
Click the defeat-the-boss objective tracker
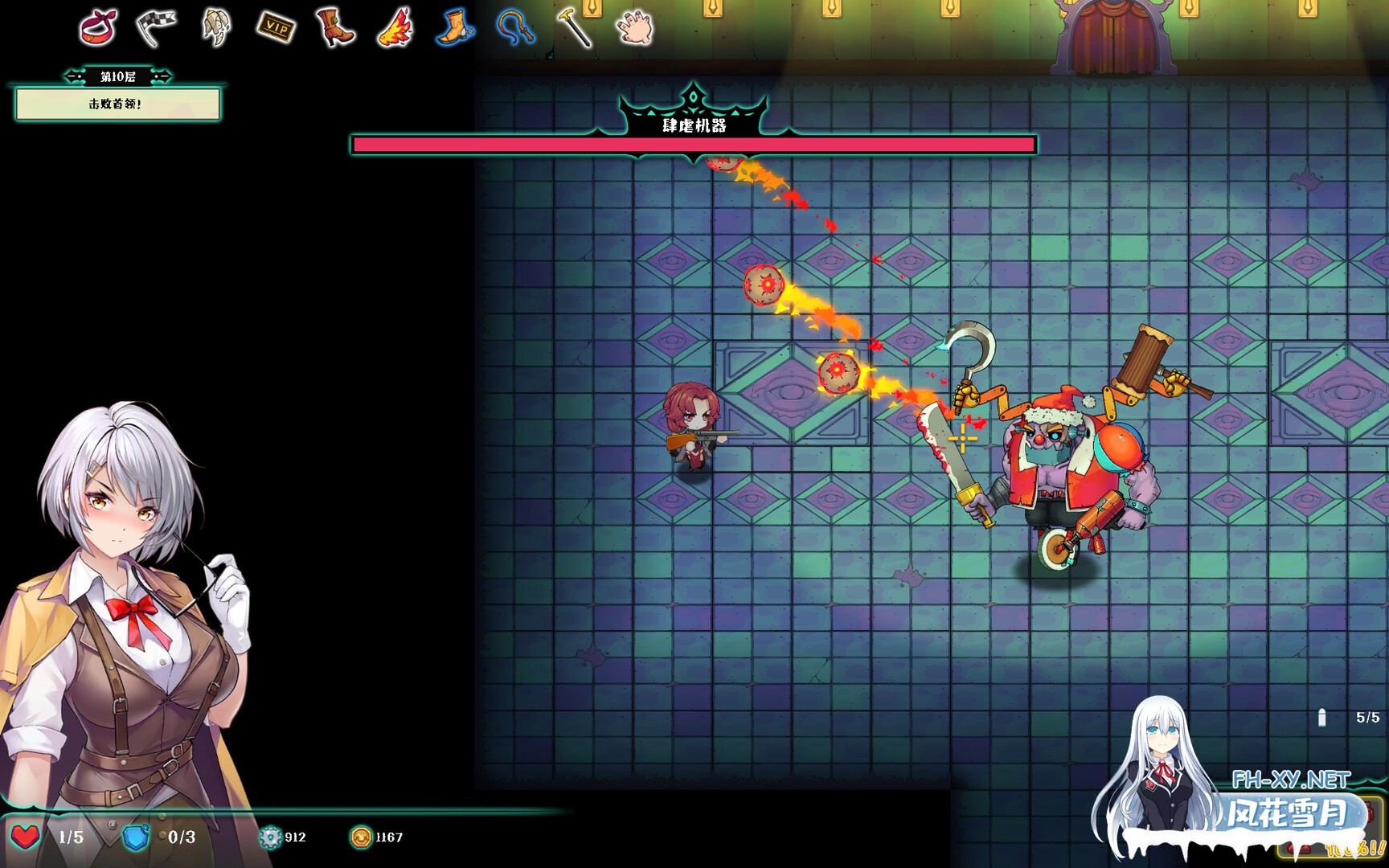point(117,104)
